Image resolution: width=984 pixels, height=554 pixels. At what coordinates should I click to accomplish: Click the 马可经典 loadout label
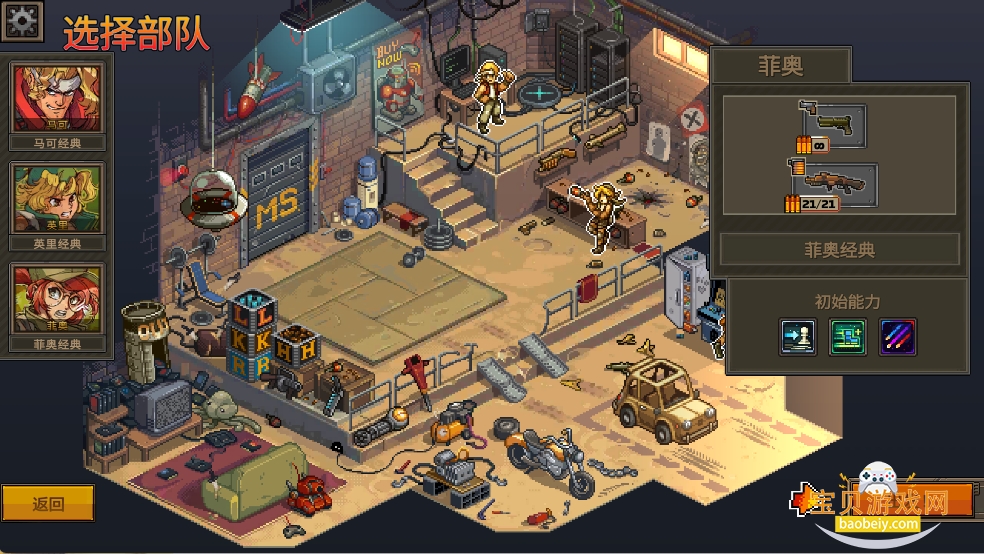click(57, 143)
